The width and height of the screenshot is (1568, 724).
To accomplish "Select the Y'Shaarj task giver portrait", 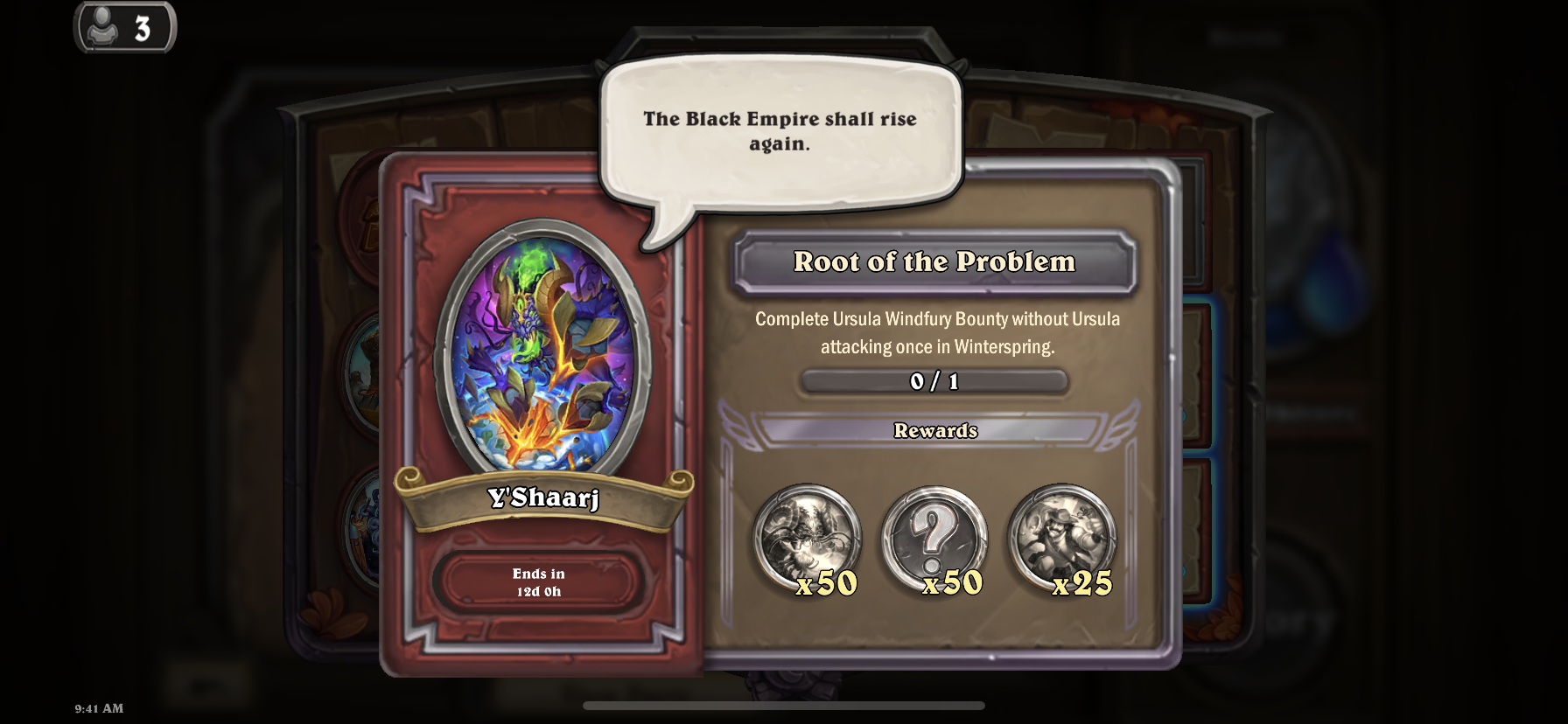I will 542,348.
